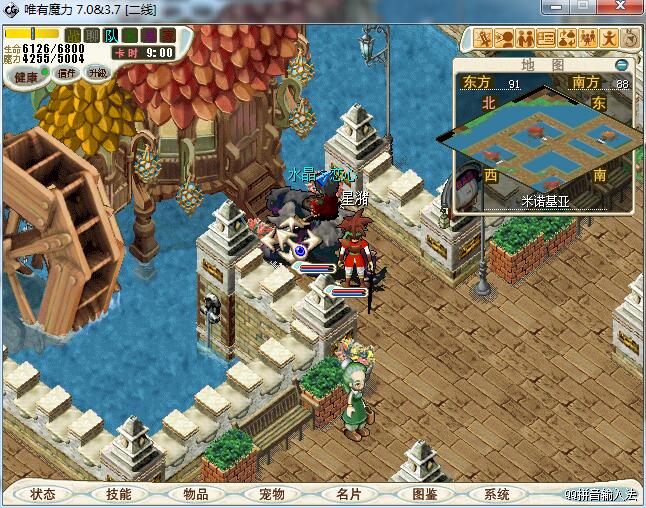Select the money bags trade icon

[x=567, y=39]
